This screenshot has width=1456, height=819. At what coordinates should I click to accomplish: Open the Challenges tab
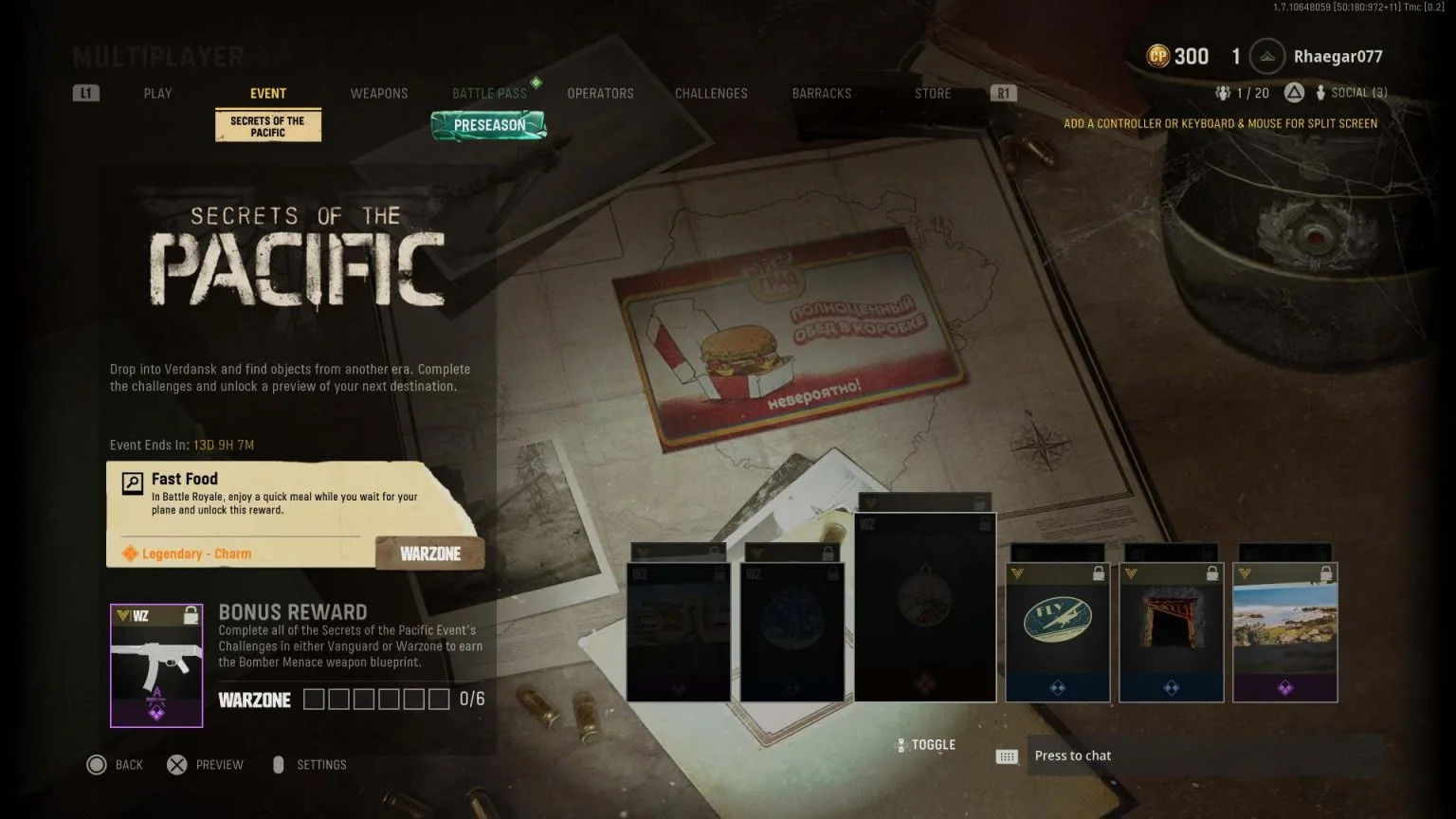coord(711,93)
